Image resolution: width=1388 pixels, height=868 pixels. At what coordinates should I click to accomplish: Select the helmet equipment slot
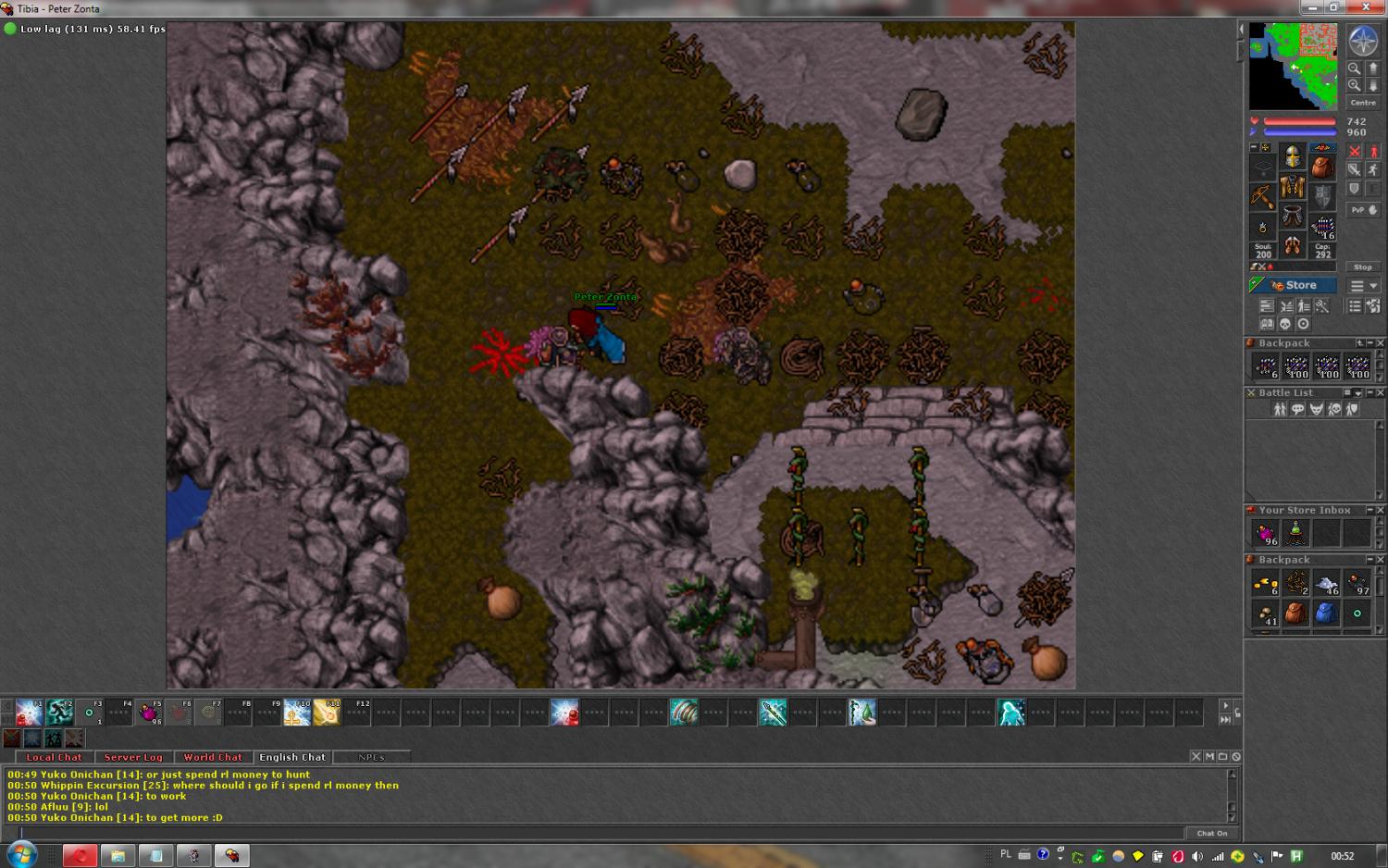(x=1293, y=156)
